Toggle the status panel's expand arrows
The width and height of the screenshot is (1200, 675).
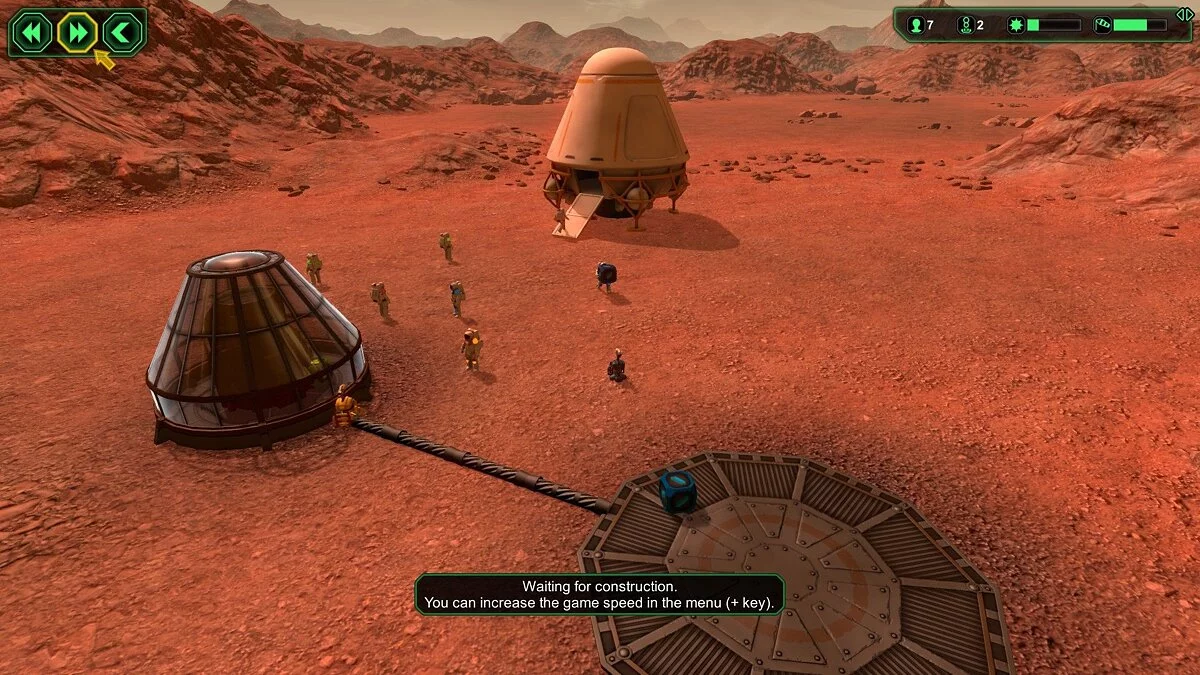click(x=1183, y=15)
